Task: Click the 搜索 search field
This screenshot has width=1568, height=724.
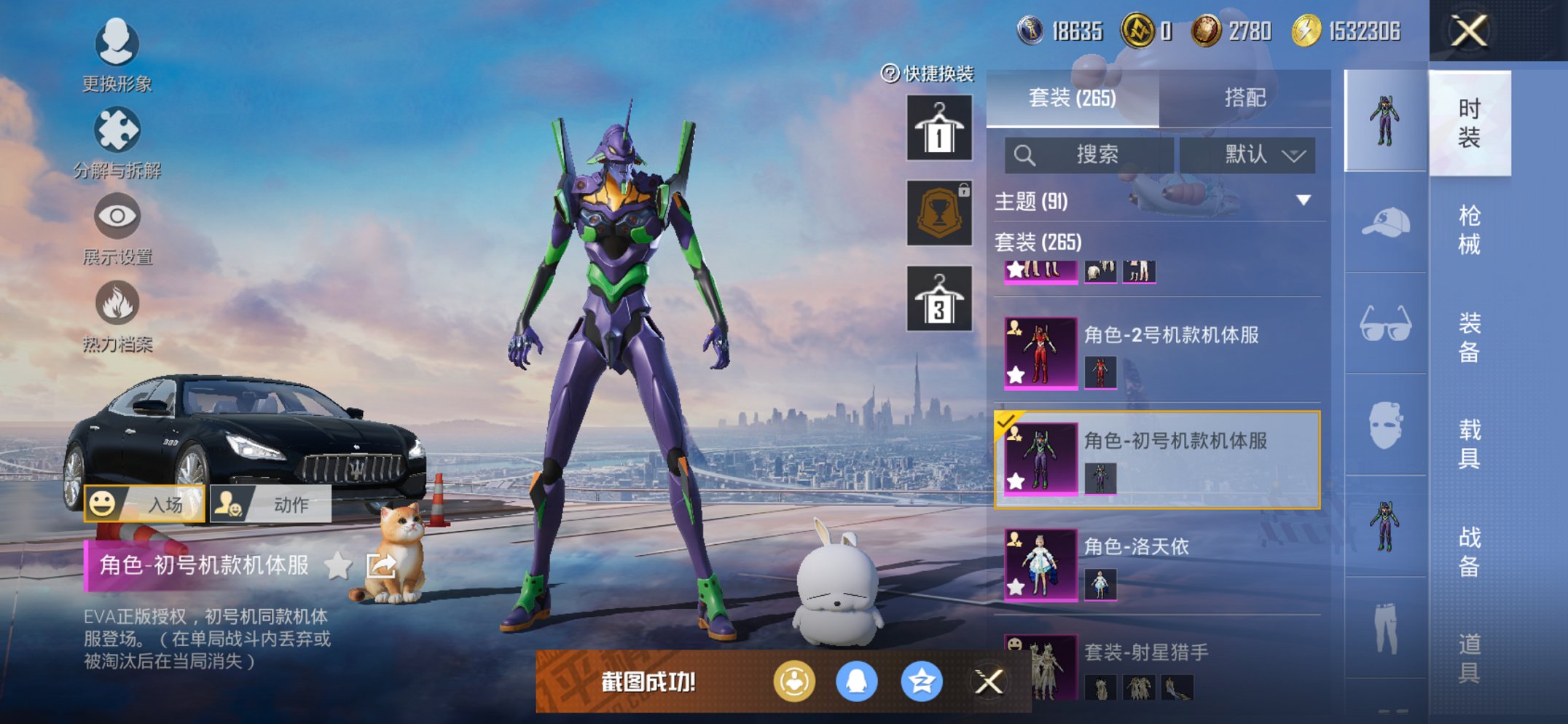Action: 1089,154
